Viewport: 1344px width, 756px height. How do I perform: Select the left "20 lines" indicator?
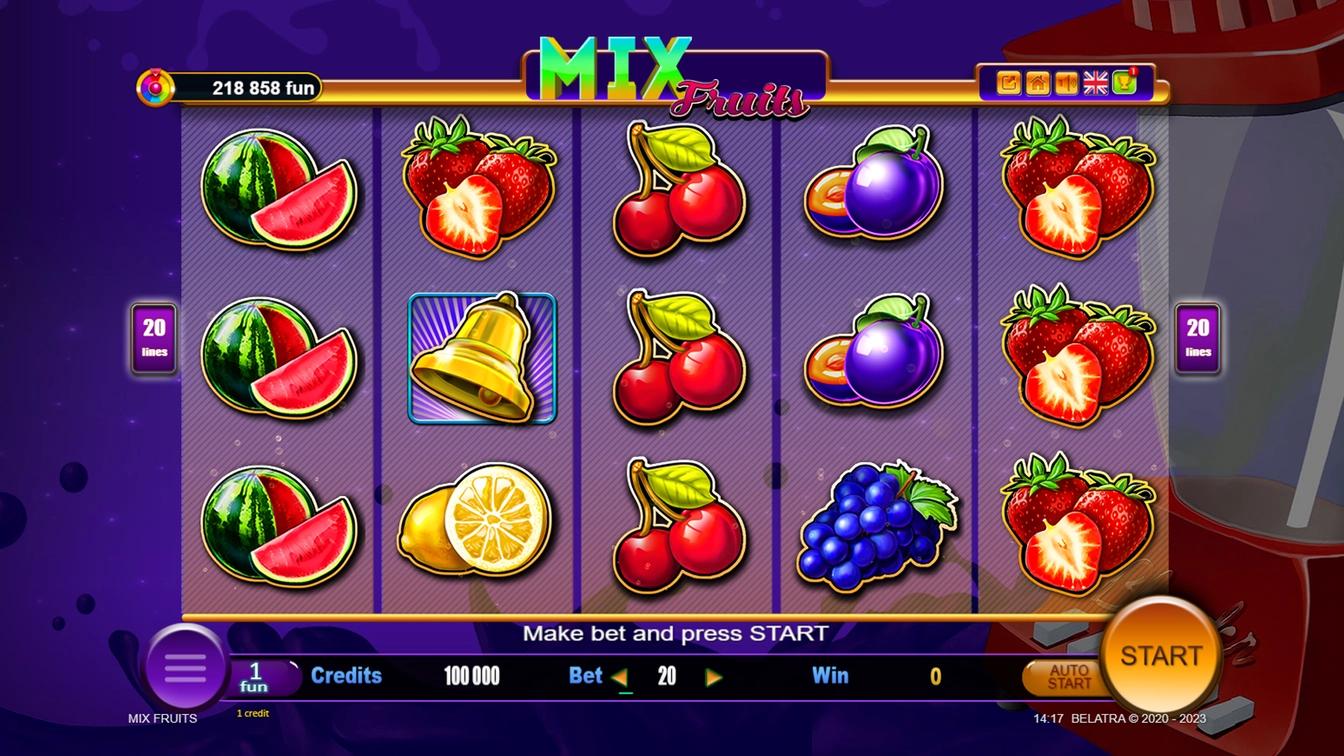(153, 337)
